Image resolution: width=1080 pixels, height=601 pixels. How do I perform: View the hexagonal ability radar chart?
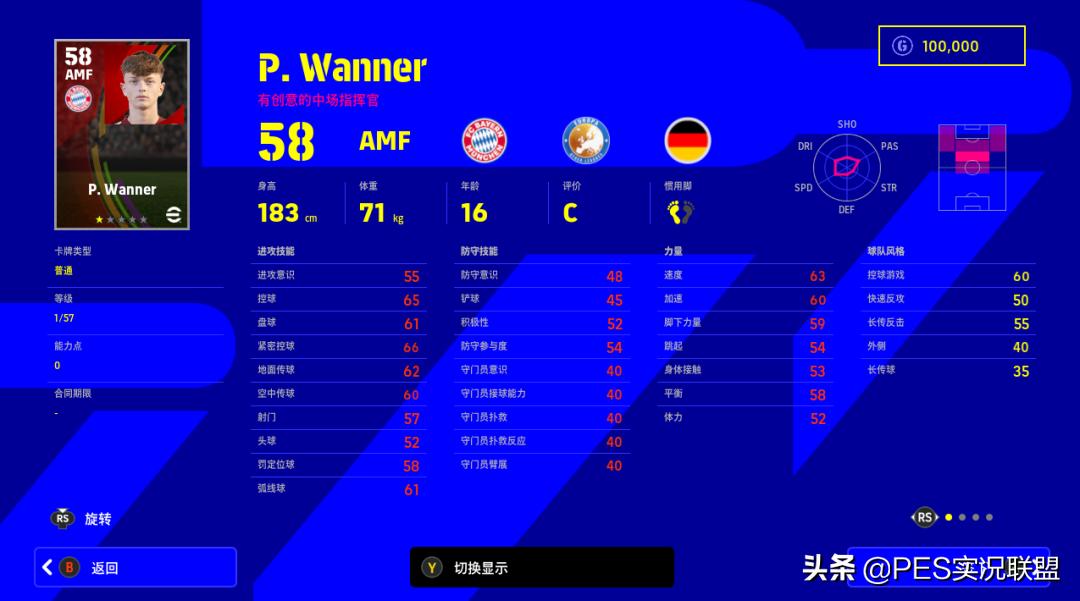click(846, 166)
